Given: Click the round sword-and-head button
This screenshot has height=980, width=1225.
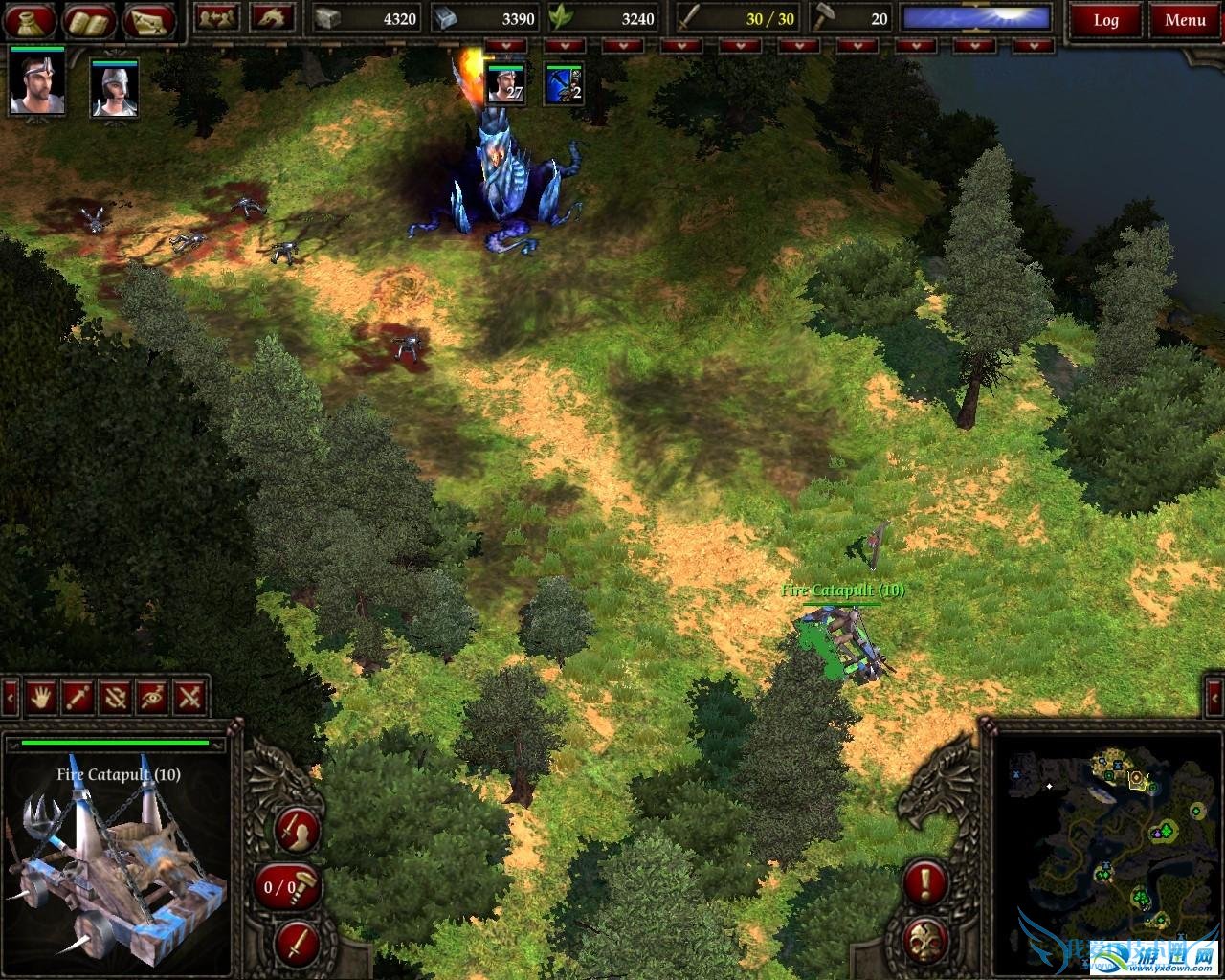Looking at the screenshot, I should click(x=296, y=829).
